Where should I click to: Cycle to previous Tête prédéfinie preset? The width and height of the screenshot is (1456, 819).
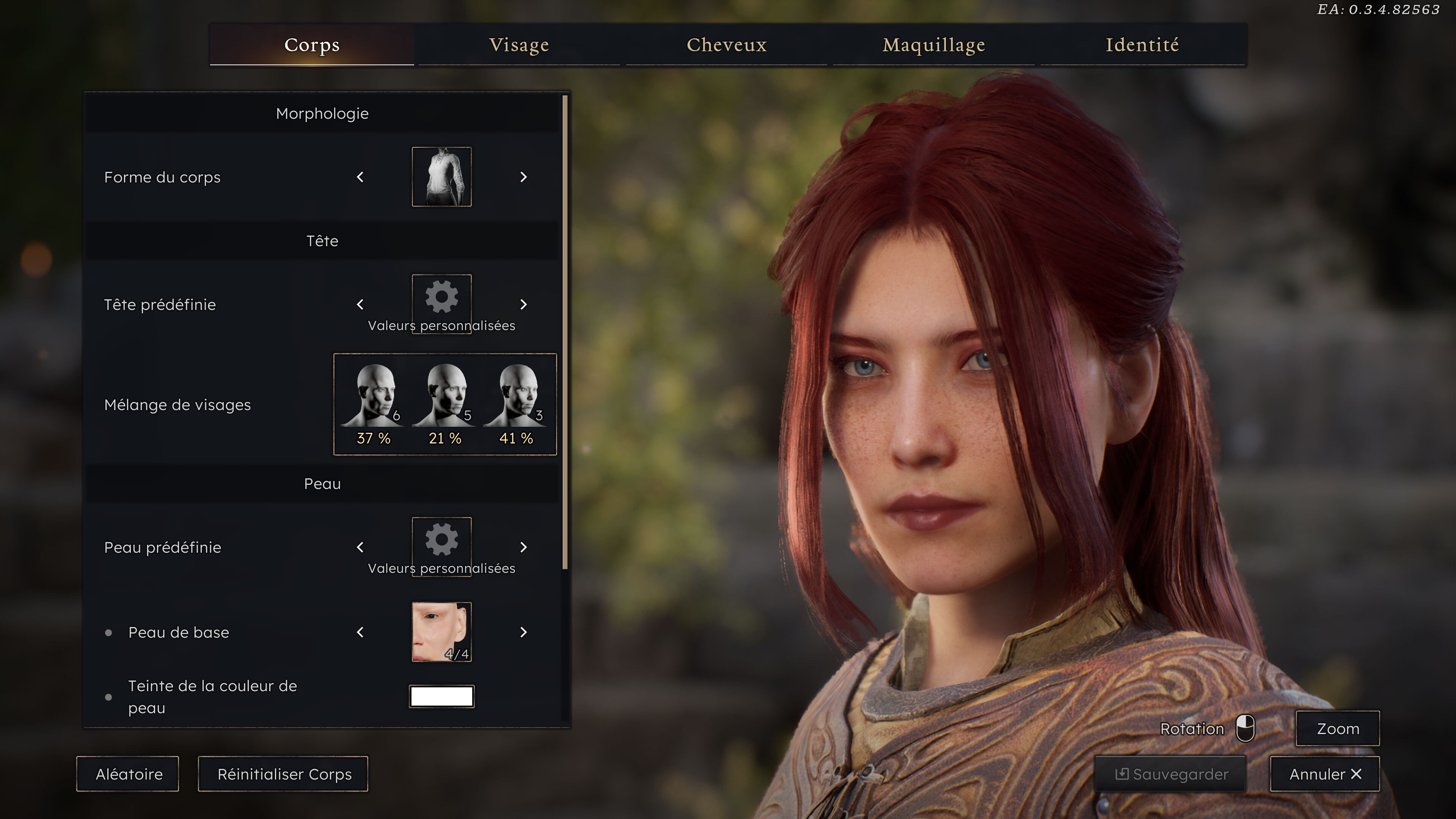[360, 305]
